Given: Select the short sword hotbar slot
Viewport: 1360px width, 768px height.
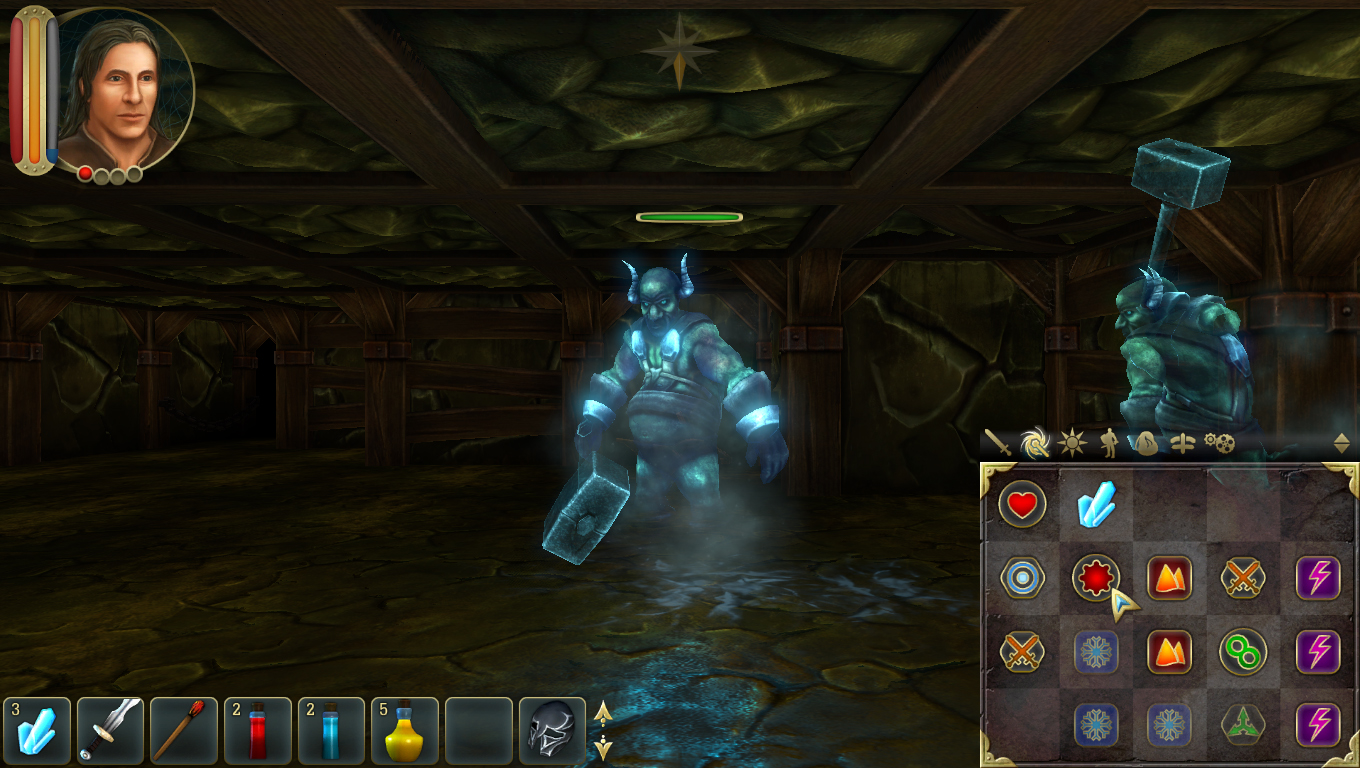Looking at the screenshot, I should coord(111,730).
